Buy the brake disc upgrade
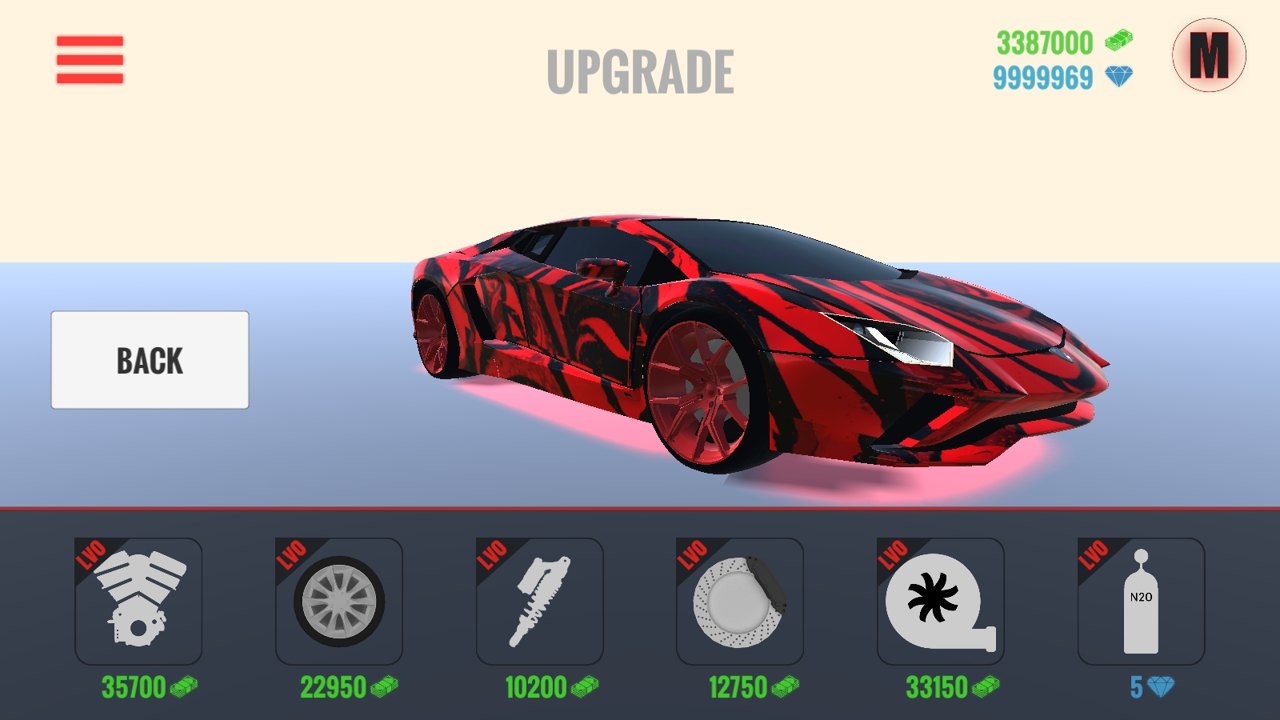 pos(740,602)
